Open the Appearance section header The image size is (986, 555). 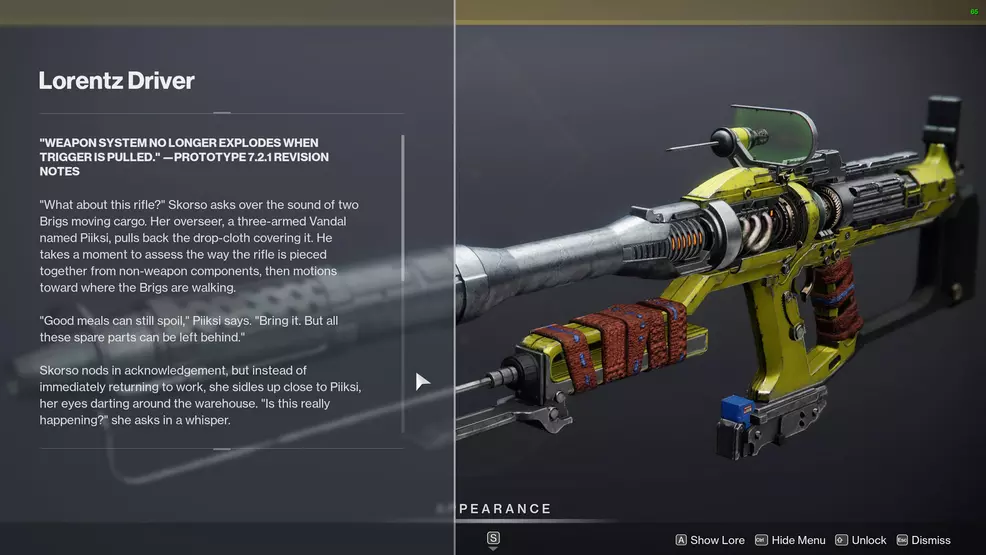click(x=505, y=509)
